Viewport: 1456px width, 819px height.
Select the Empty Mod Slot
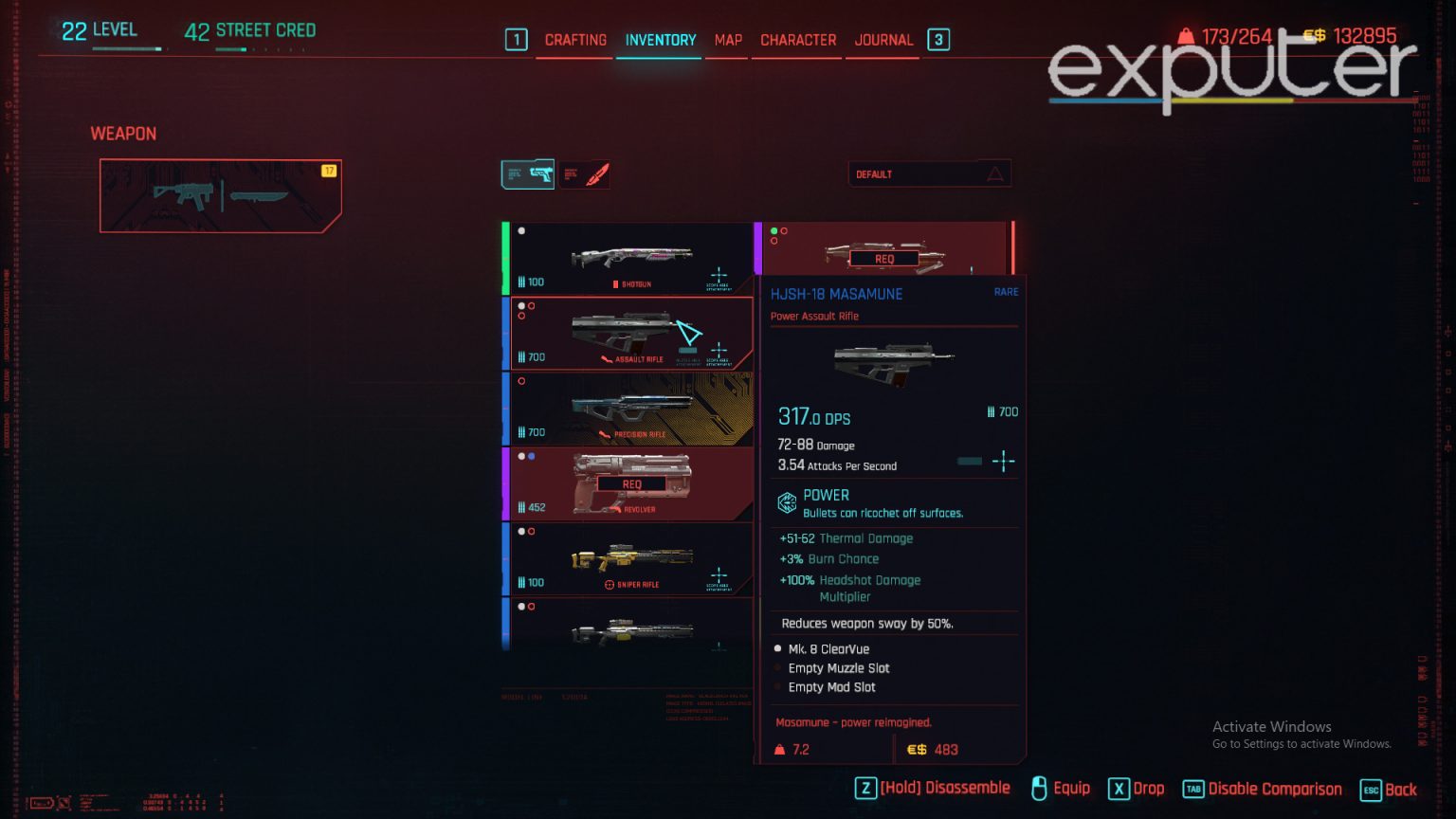tap(831, 687)
